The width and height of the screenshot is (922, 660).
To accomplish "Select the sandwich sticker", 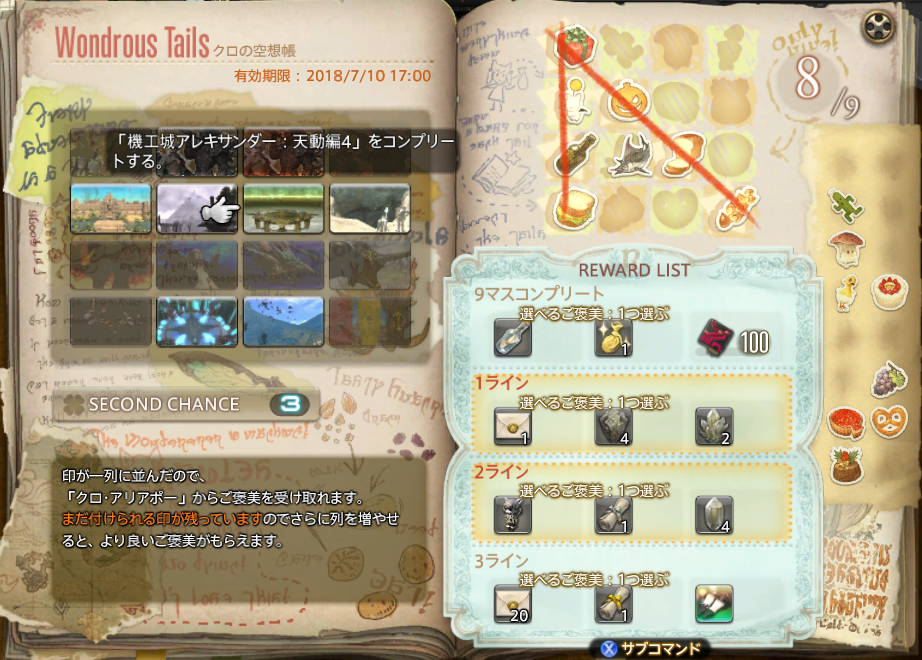I will tap(573, 208).
